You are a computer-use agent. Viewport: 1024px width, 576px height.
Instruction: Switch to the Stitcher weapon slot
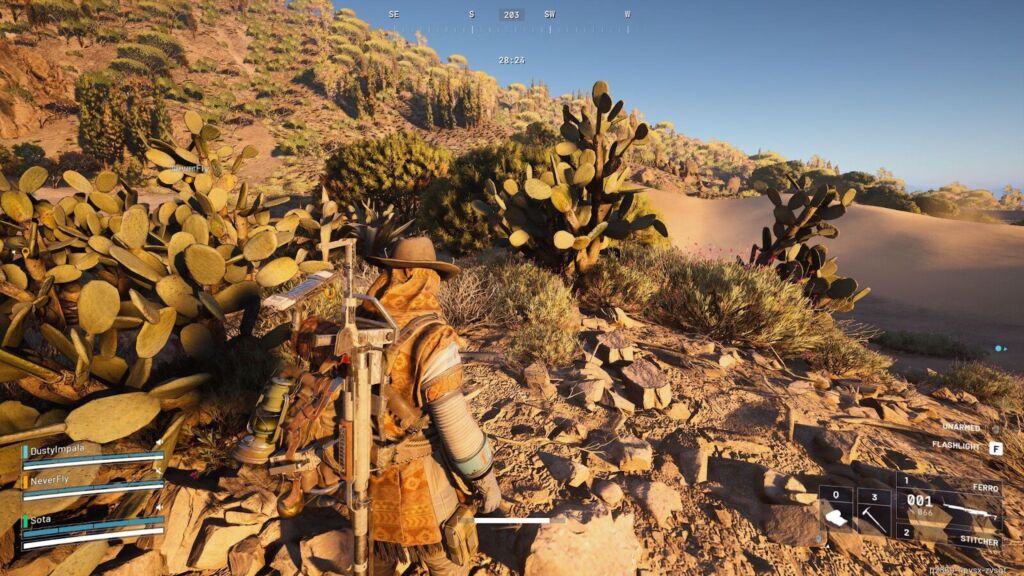click(x=948, y=537)
